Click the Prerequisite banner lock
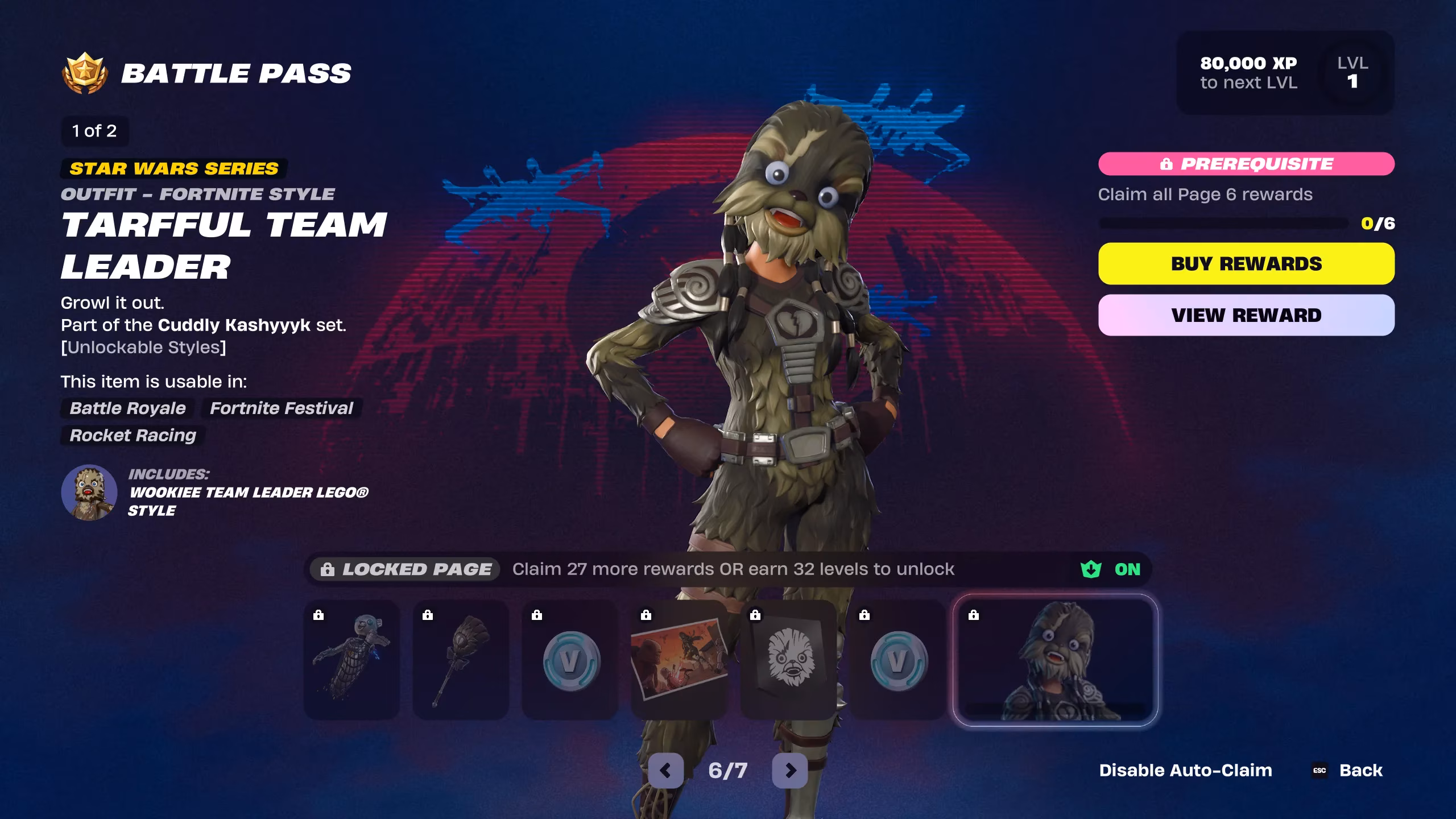 1165,164
